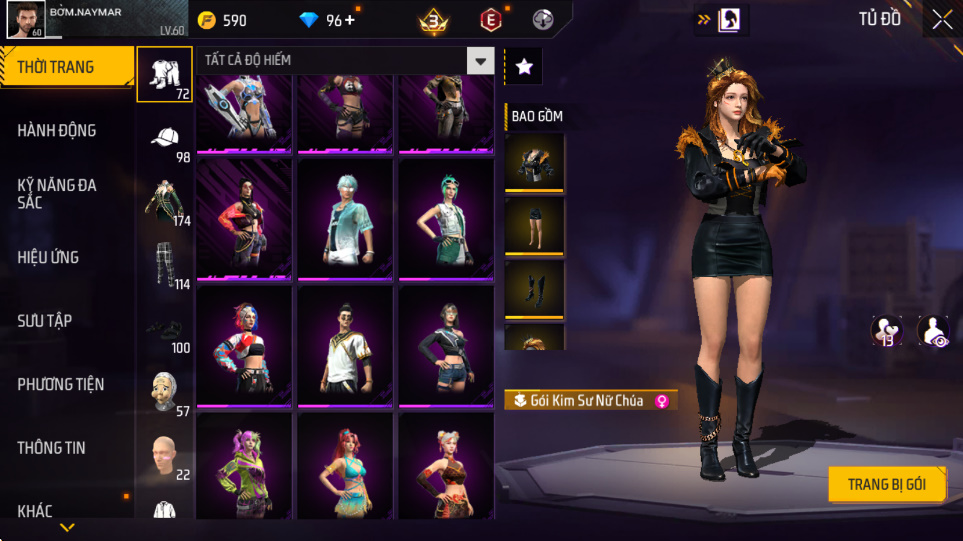
Task: Equip bundle with Trang Bị Gói button
Action: click(886, 484)
